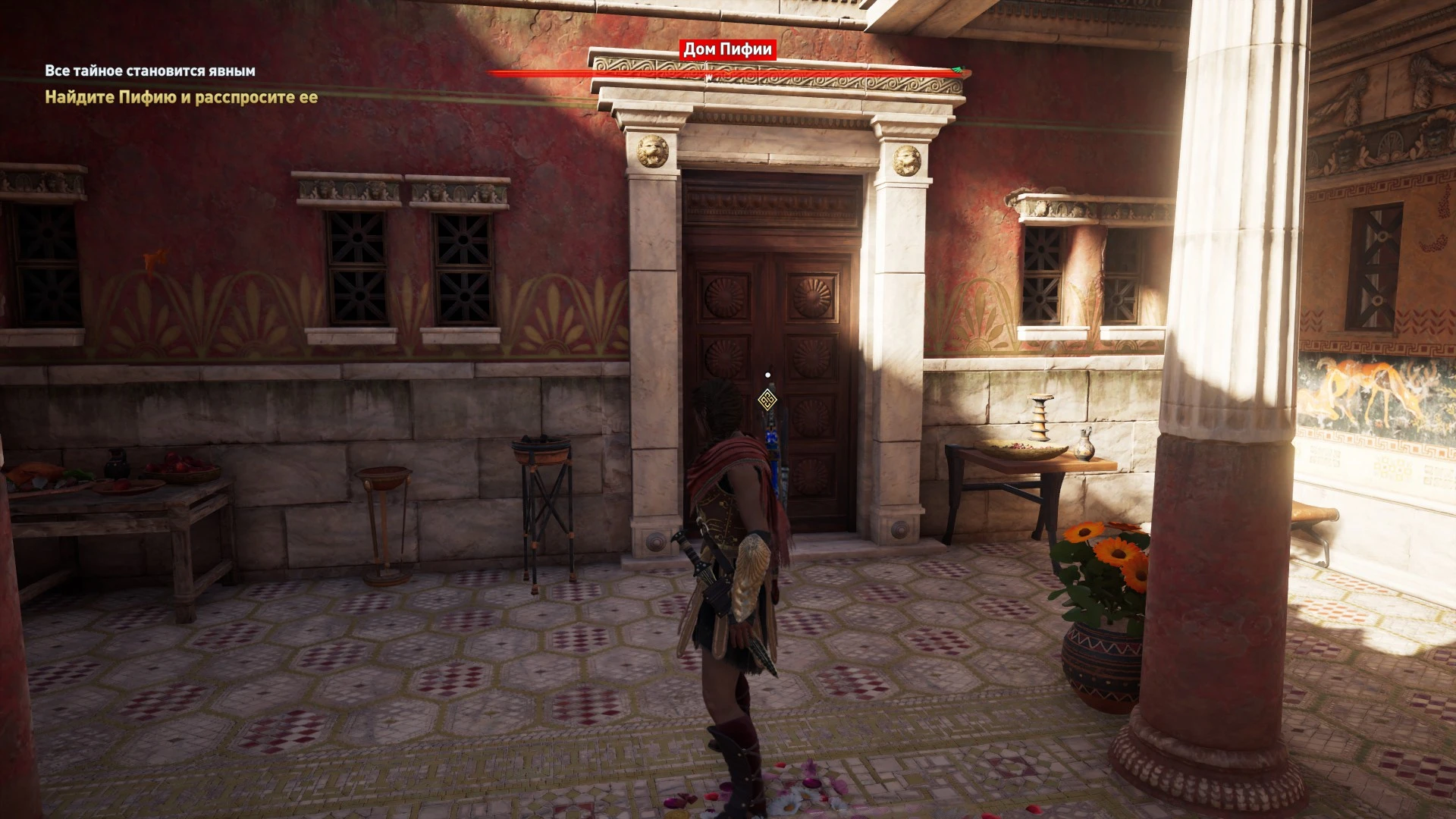Click the candle holder on the right table
Image resolution: width=1456 pixels, height=819 pixels.
coord(1040,416)
